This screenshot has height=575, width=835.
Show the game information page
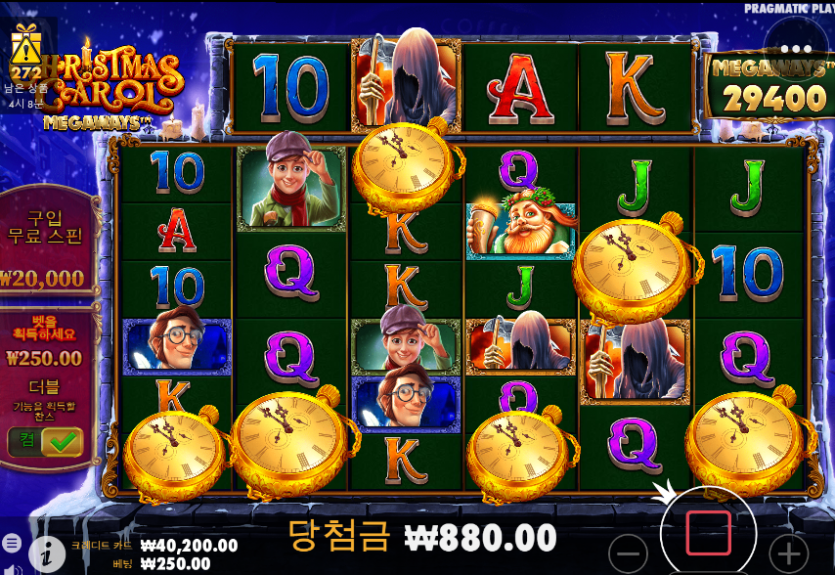click(x=46, y=552)
